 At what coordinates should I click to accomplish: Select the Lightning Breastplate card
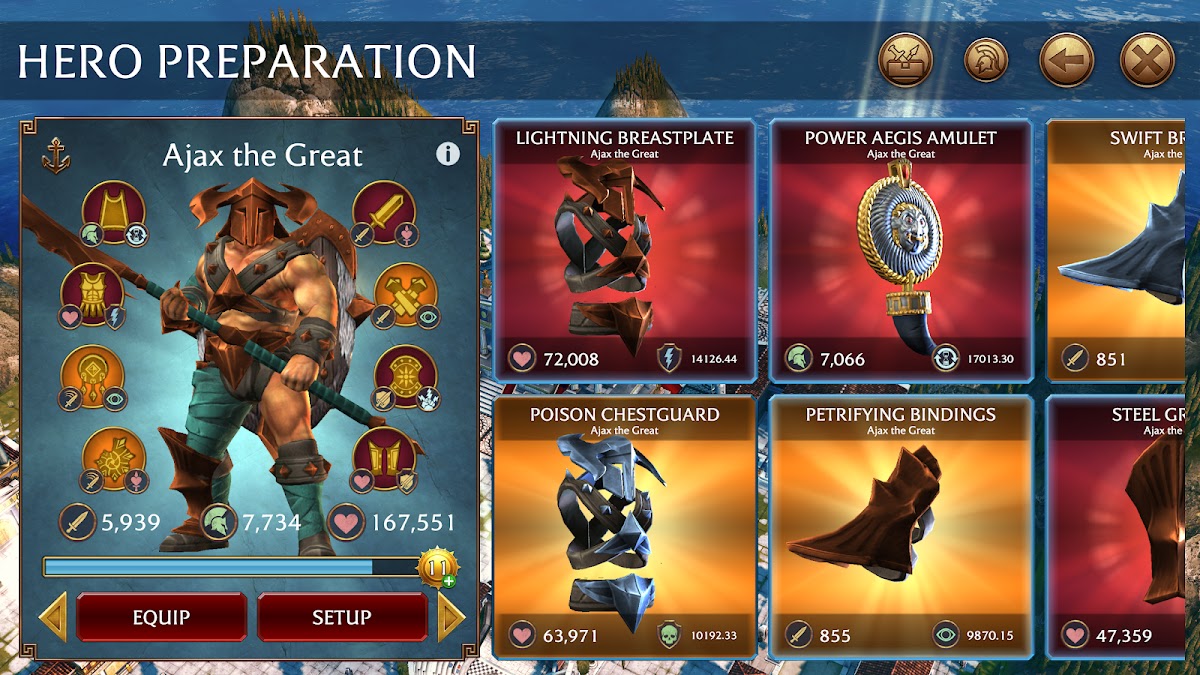pos(624,252)
